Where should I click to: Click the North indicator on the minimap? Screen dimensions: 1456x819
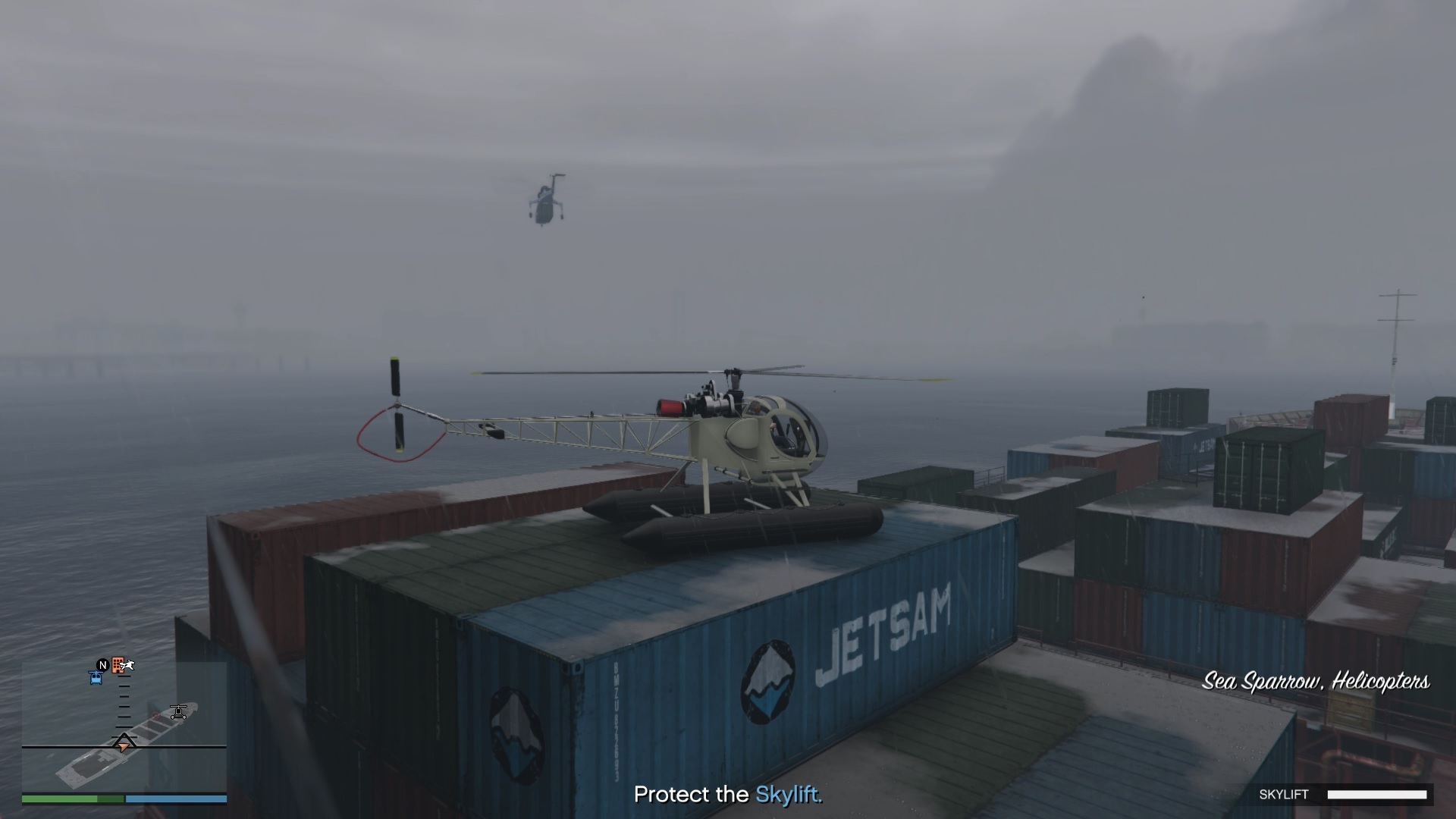tap(102, 665)
